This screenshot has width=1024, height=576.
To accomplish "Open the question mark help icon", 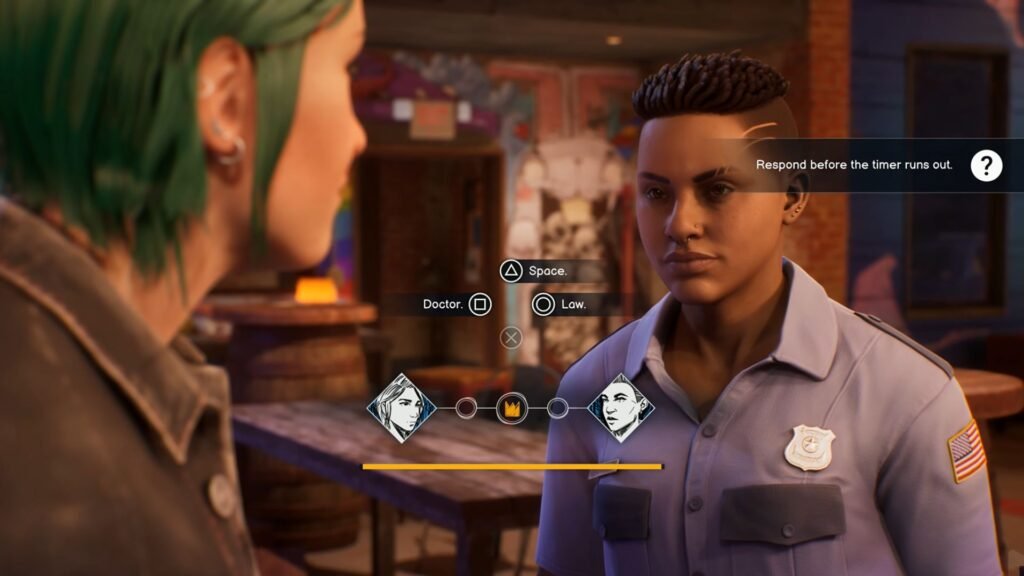I will 986,165.
